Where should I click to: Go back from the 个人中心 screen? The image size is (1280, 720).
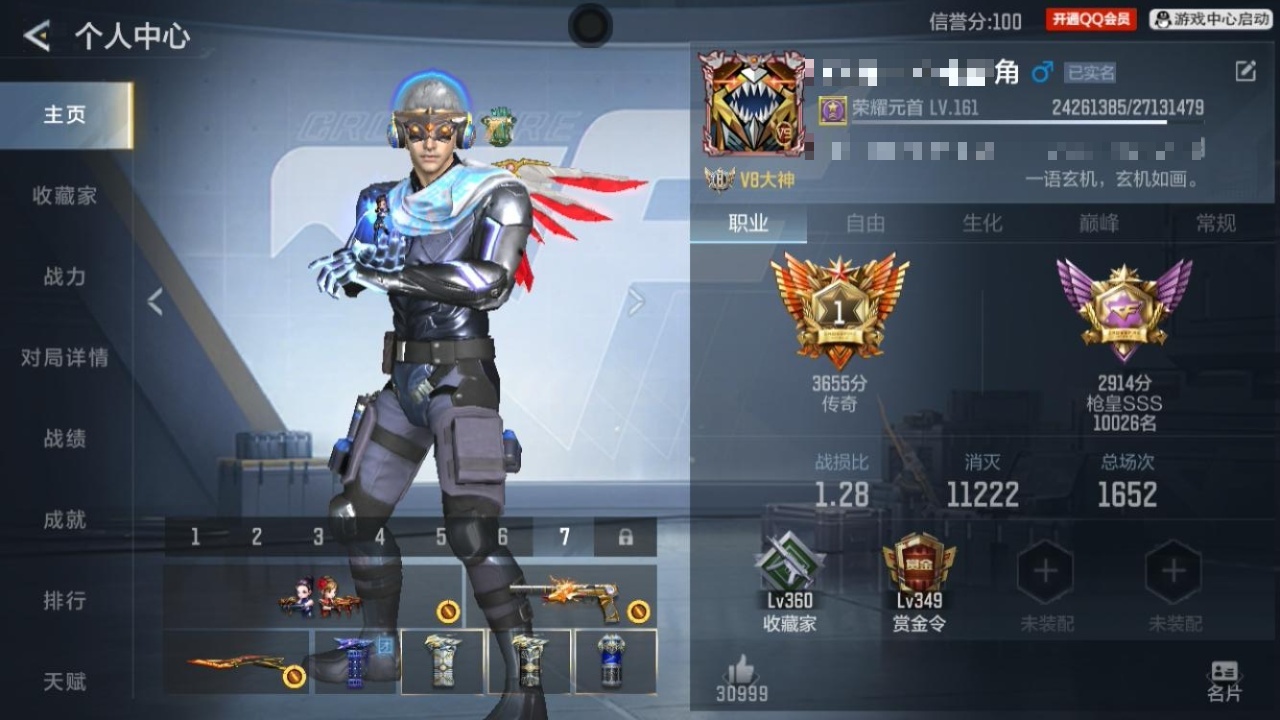click(37, 37)
